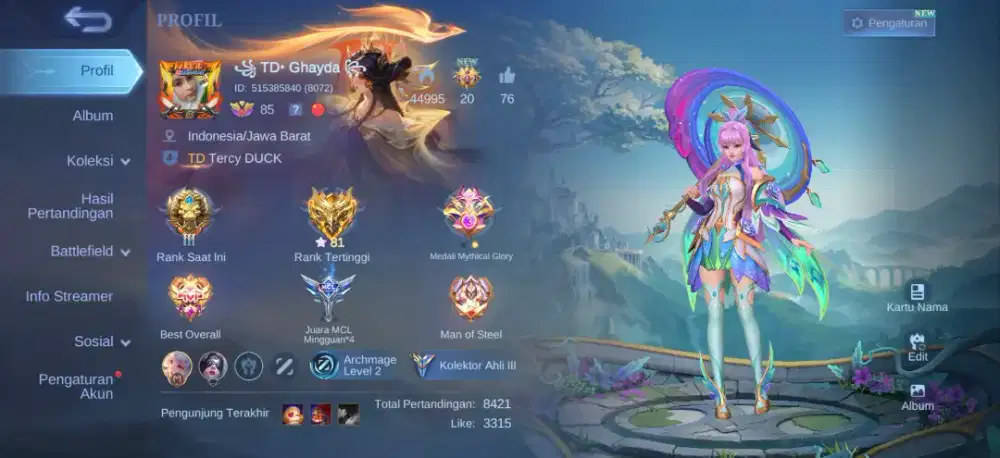Open the Album button beside the hero
Image resolution: width=1000 pixels, height=458 pixels.
click(x=918, y=396)
